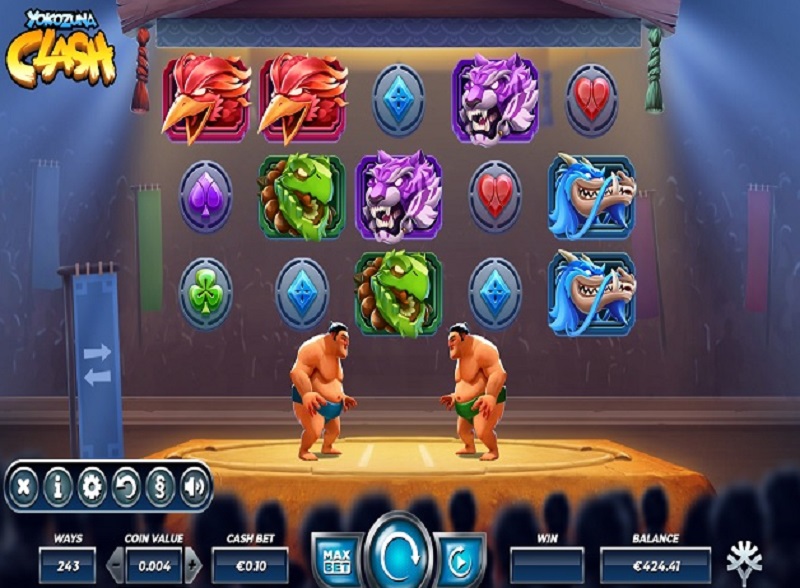Screen dimensions: 800x588
Task: Decrease the coin value
Action: point(114,565)
